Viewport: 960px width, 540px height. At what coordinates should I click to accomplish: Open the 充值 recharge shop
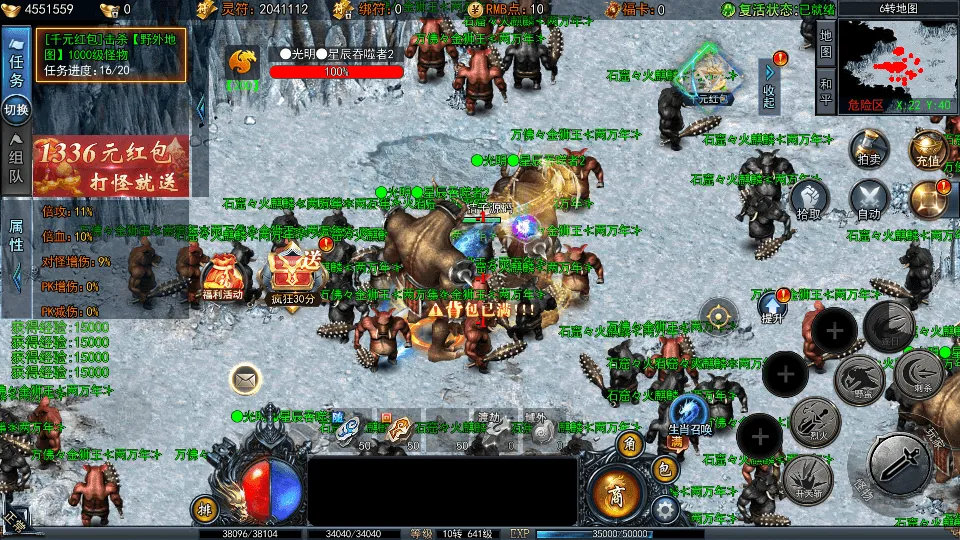point(927,148)
